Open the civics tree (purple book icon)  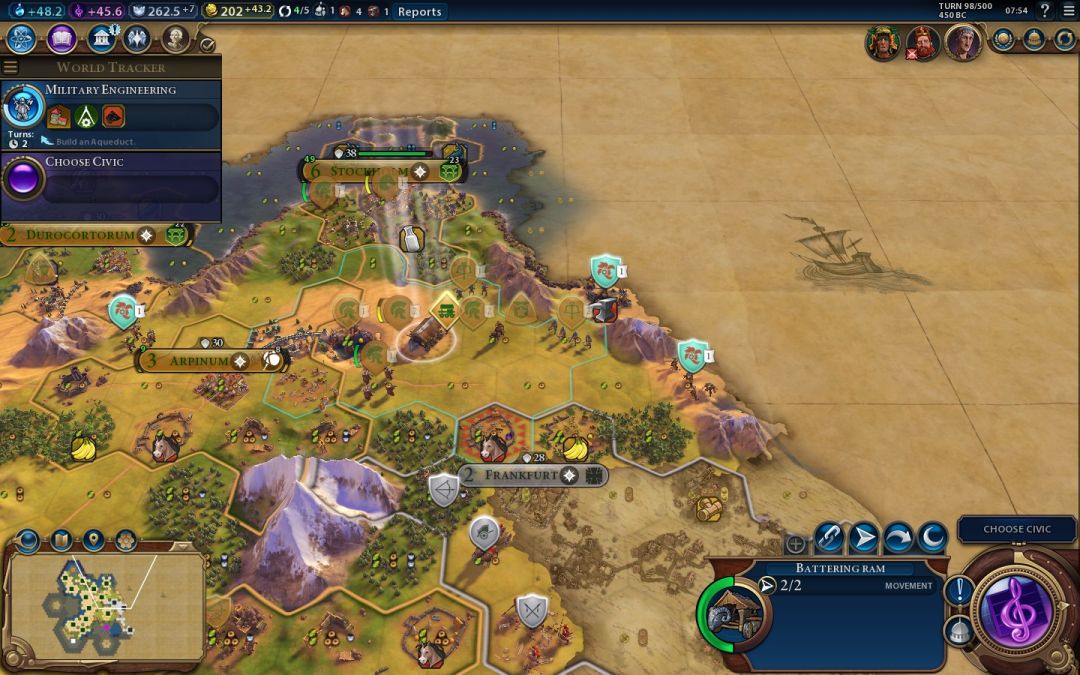(x=61, y=39)
